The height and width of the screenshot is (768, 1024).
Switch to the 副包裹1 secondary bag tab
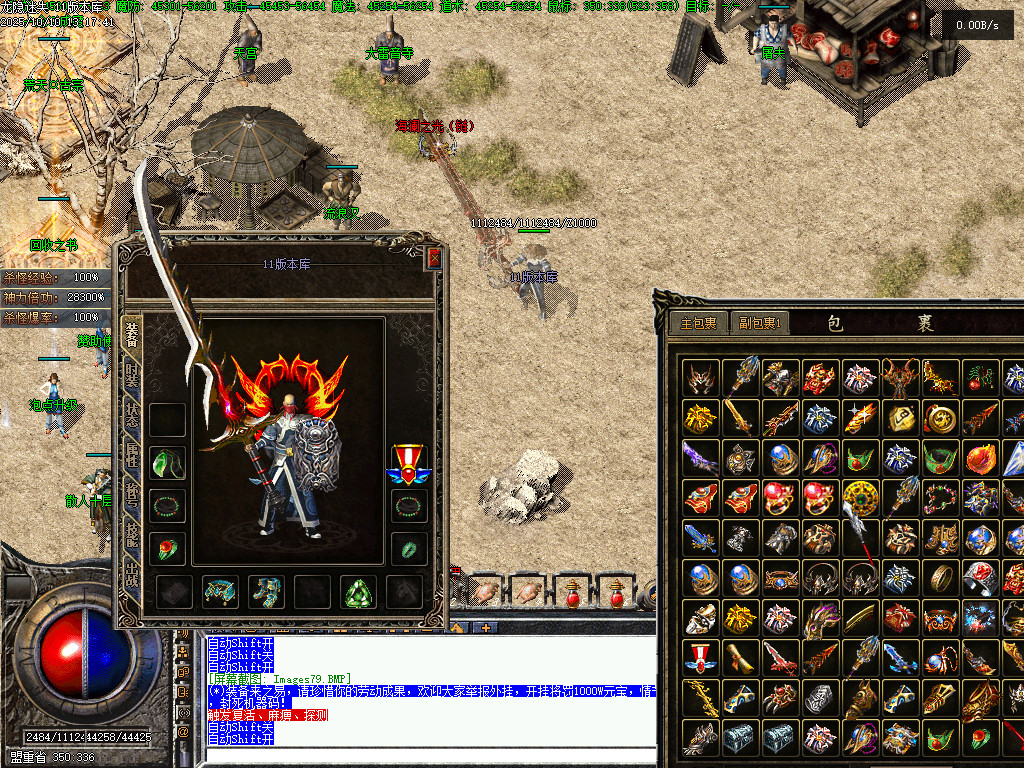pyautogui.click(x=760, y=323)
